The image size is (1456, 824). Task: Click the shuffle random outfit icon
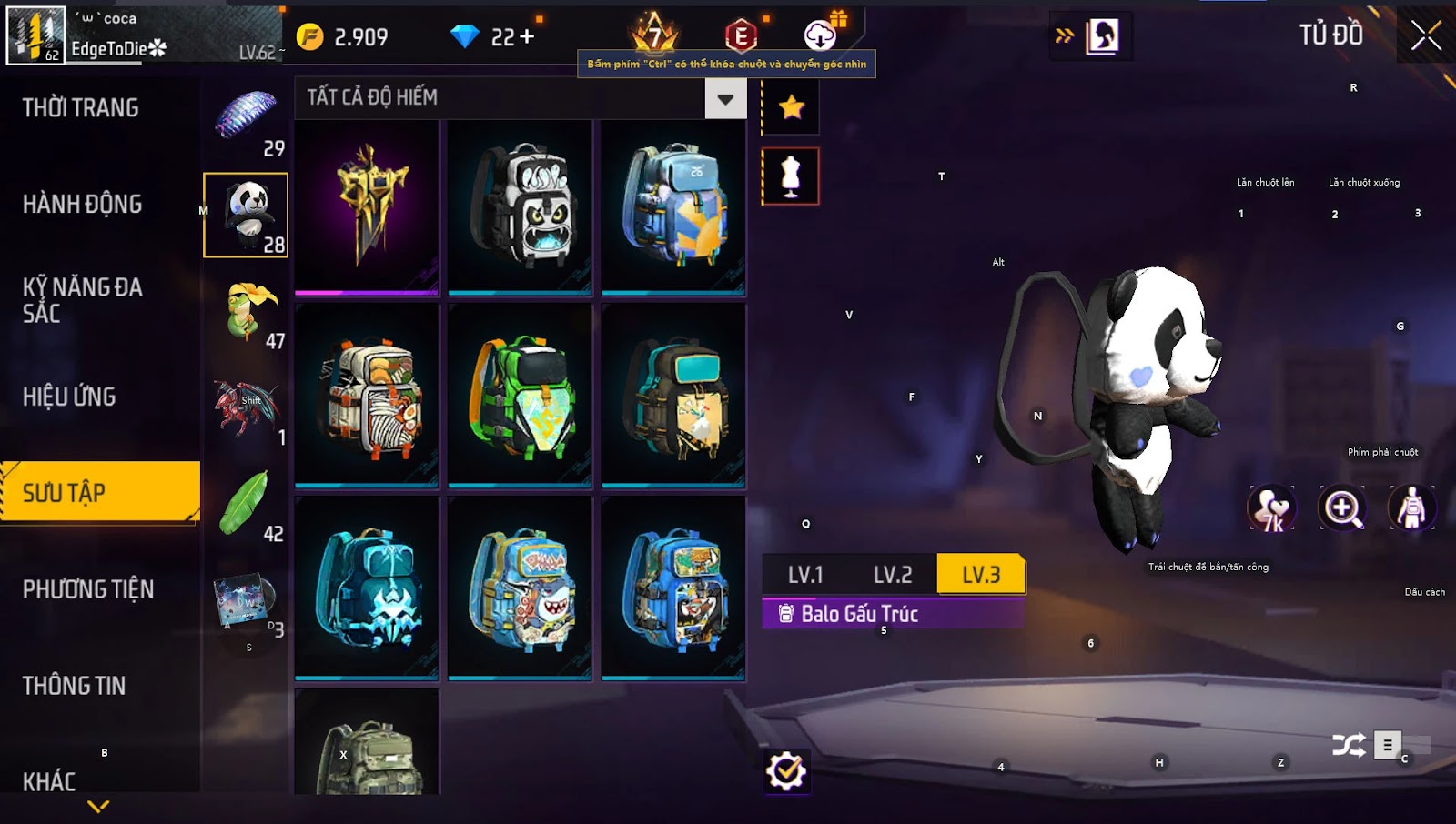(x=1348, y=746)
